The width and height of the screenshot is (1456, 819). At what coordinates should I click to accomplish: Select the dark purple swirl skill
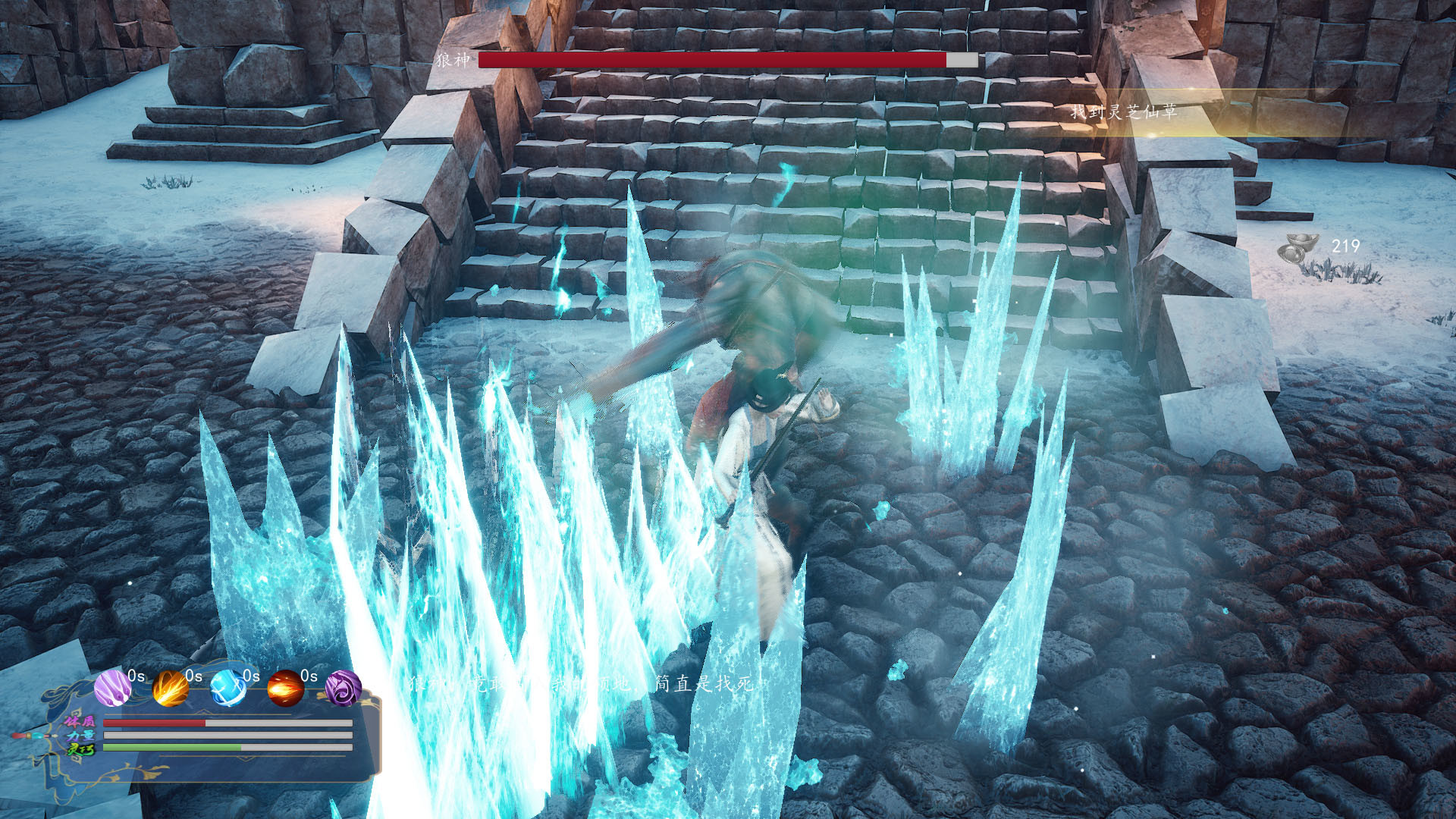(x=345, y=689)
